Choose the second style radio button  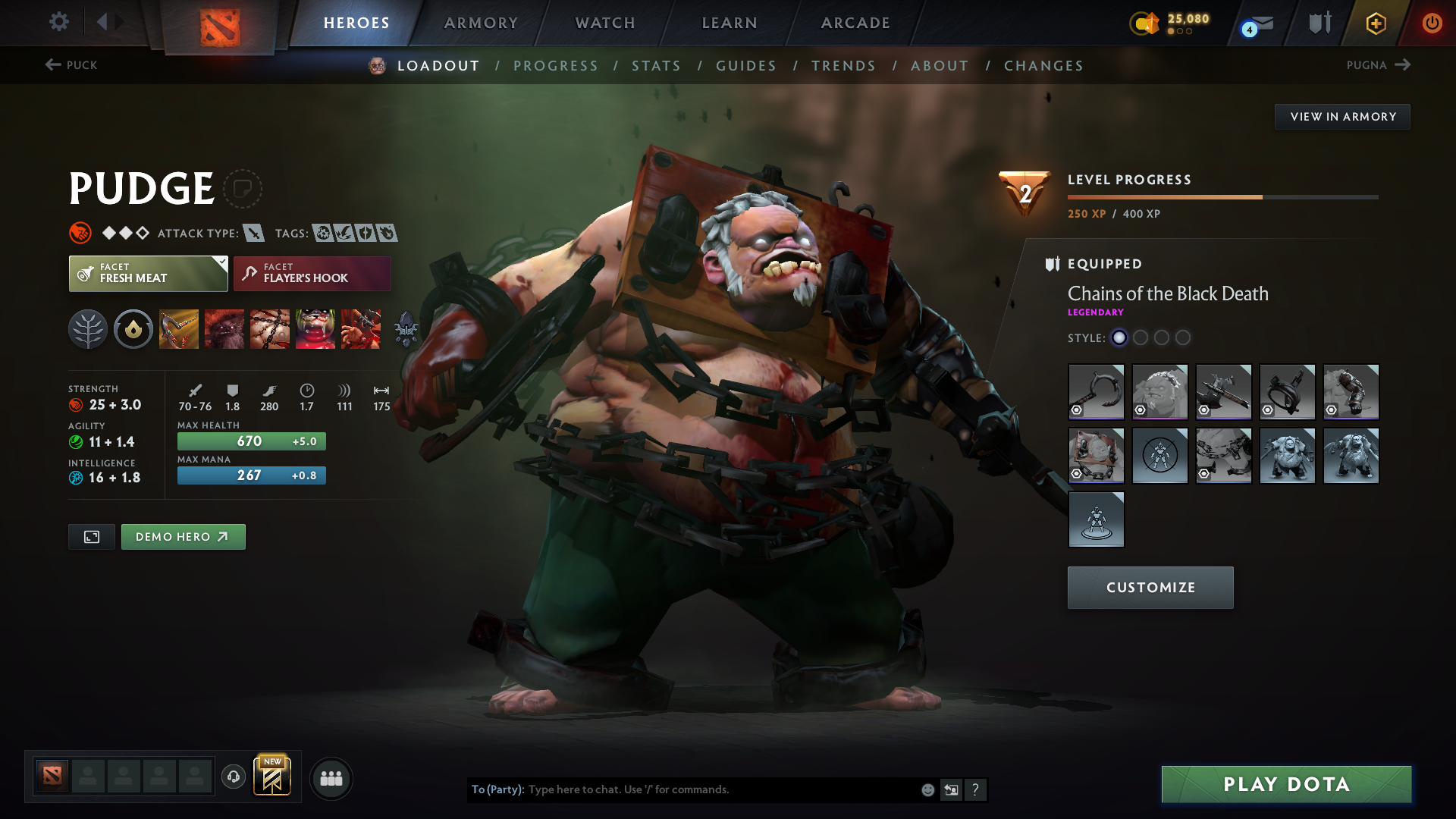[1141, 338]
